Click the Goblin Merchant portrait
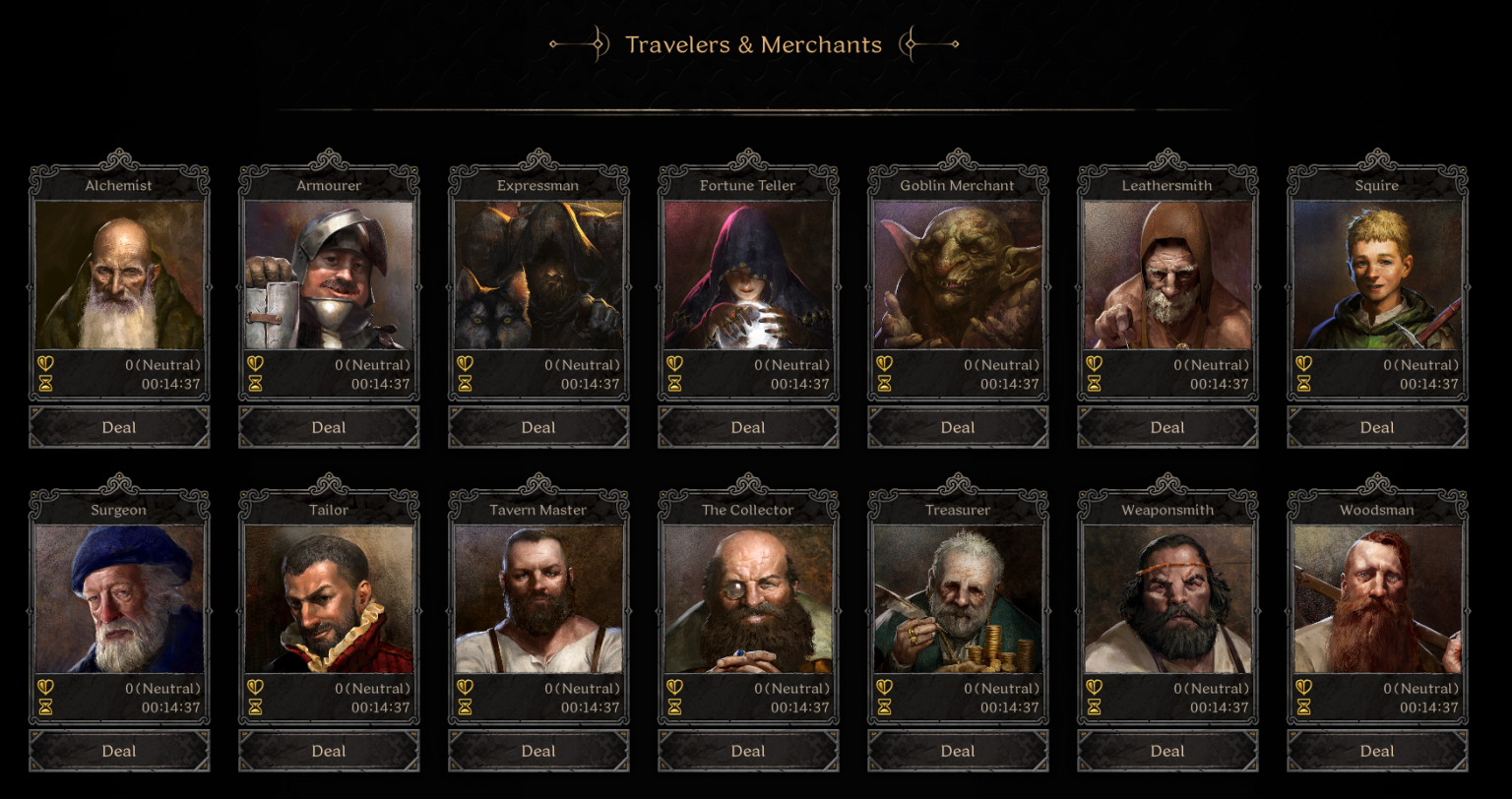This screenshot has height=799, width=1512. (x=957, y=271)
